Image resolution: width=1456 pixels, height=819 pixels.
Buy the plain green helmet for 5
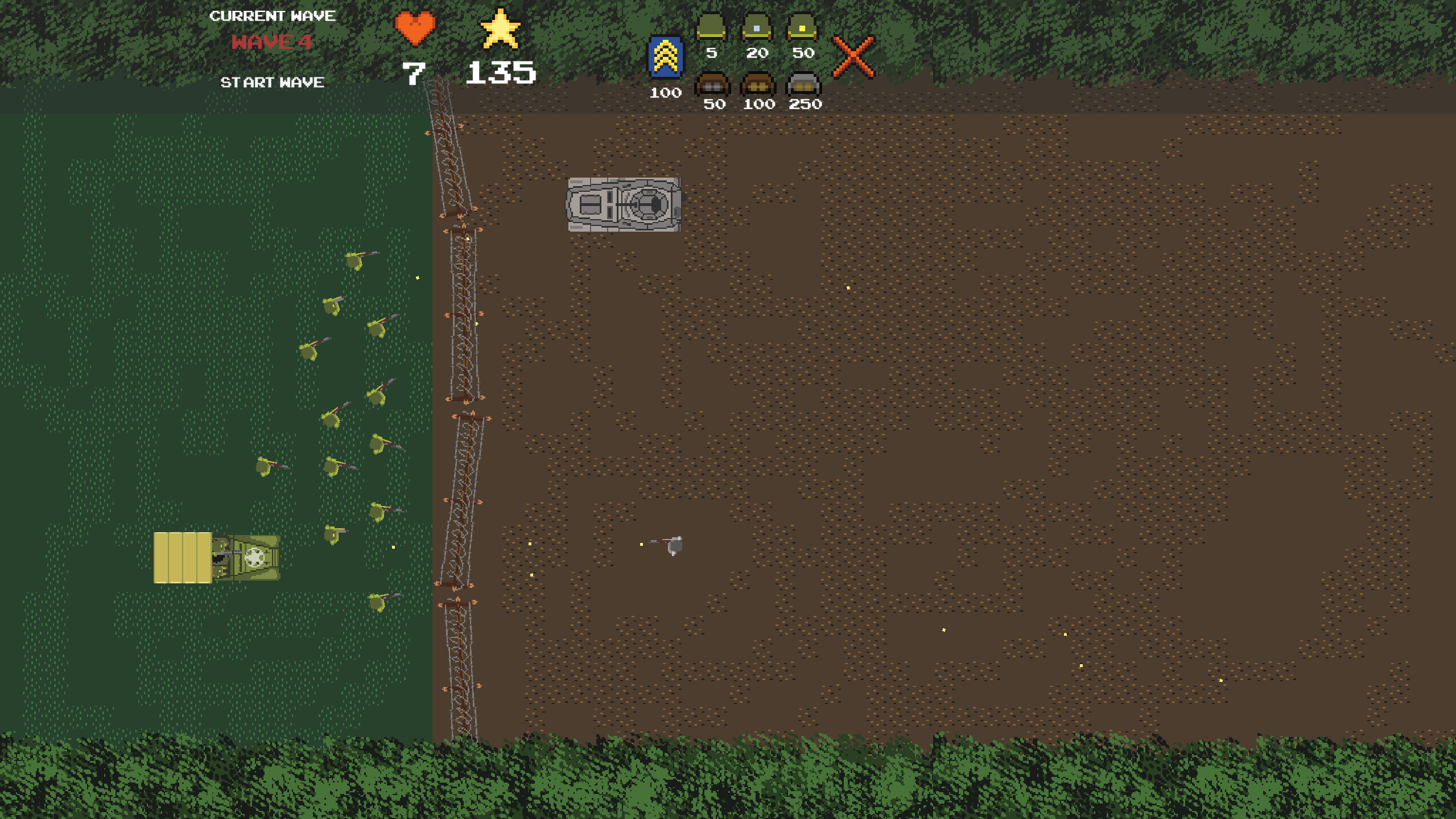[711, 27]
